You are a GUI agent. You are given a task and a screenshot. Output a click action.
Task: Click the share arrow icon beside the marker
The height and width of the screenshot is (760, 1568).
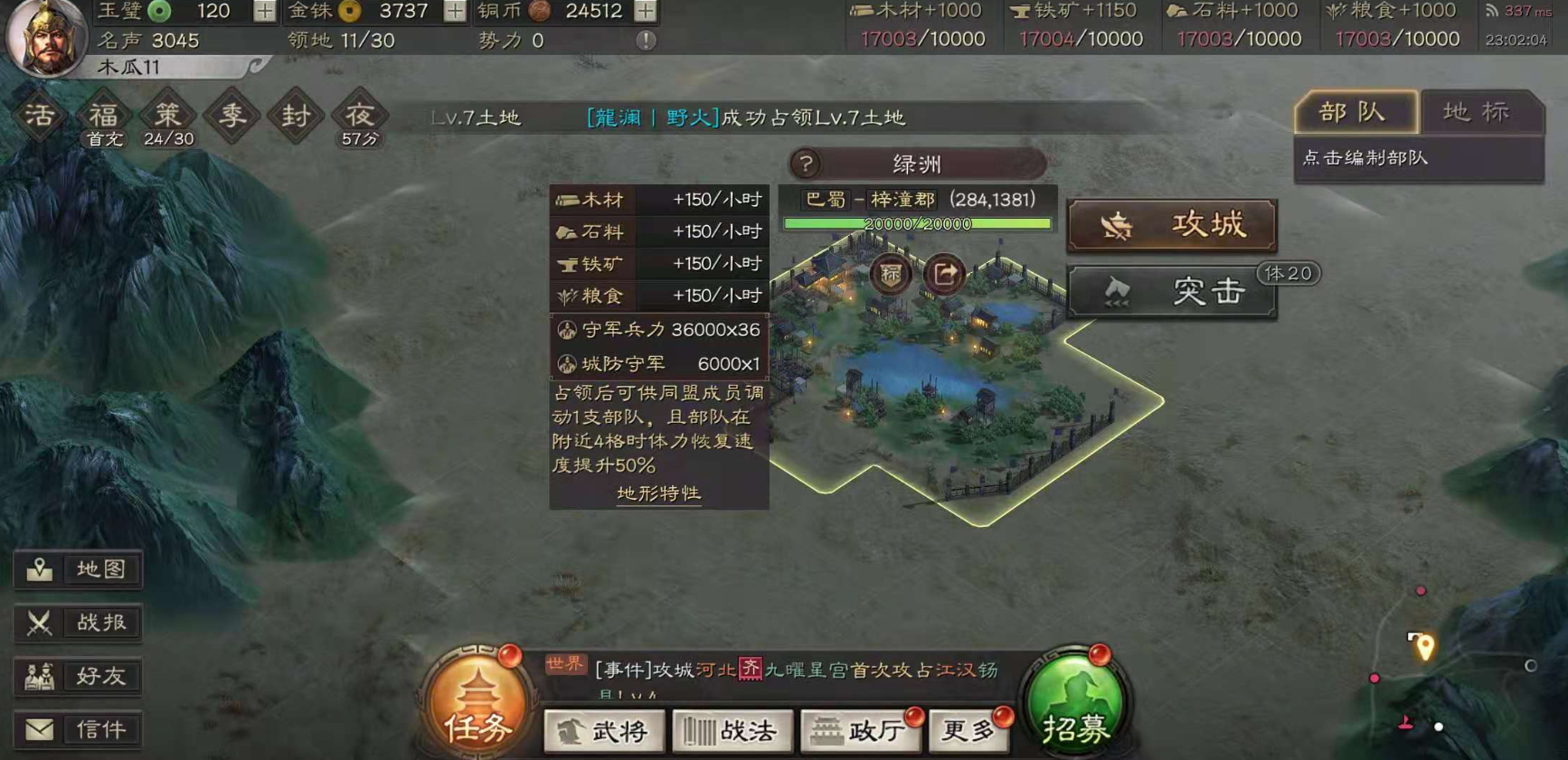[944, 275]
